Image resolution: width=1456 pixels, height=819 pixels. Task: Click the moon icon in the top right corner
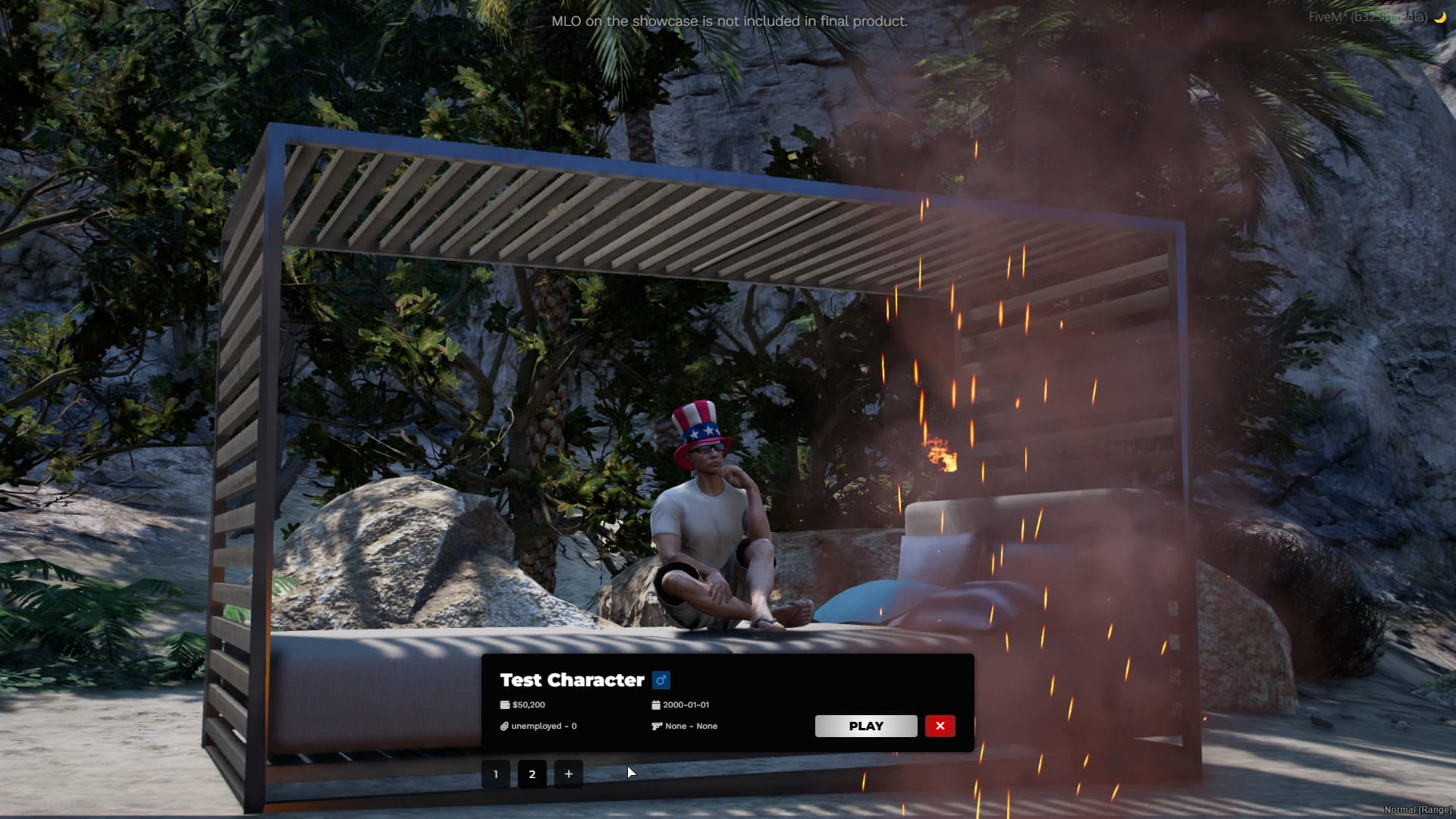[1440, 17]
